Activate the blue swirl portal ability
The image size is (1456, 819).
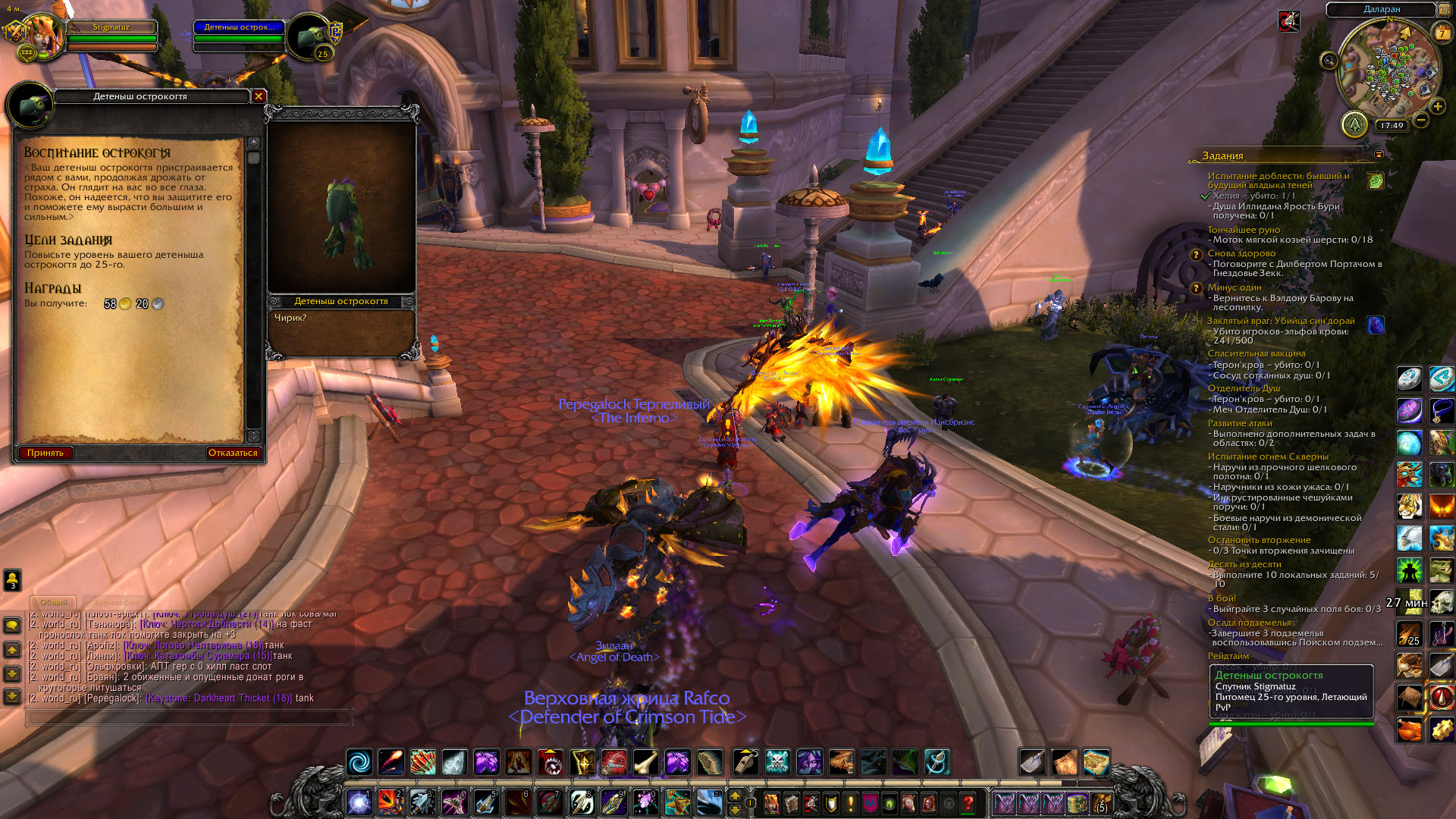(359, 761)
